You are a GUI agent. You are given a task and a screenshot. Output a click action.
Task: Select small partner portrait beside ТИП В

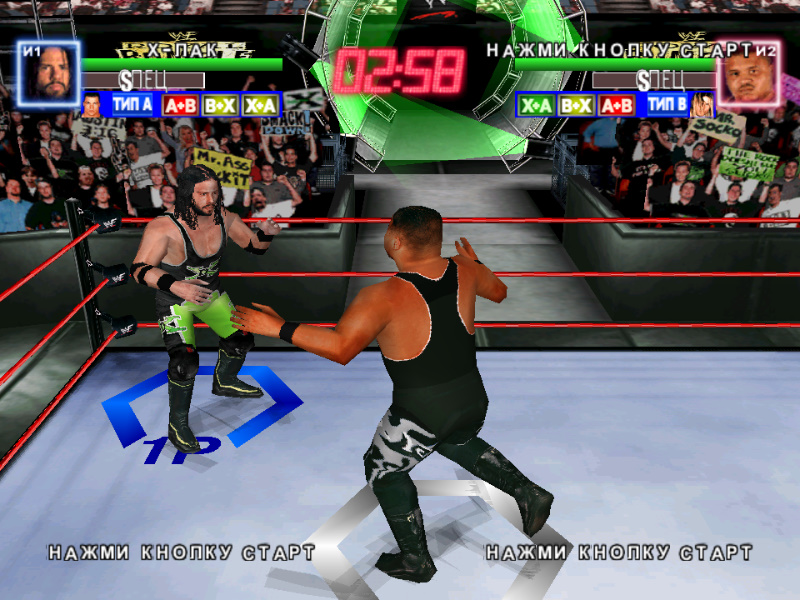tap(701, 104)
